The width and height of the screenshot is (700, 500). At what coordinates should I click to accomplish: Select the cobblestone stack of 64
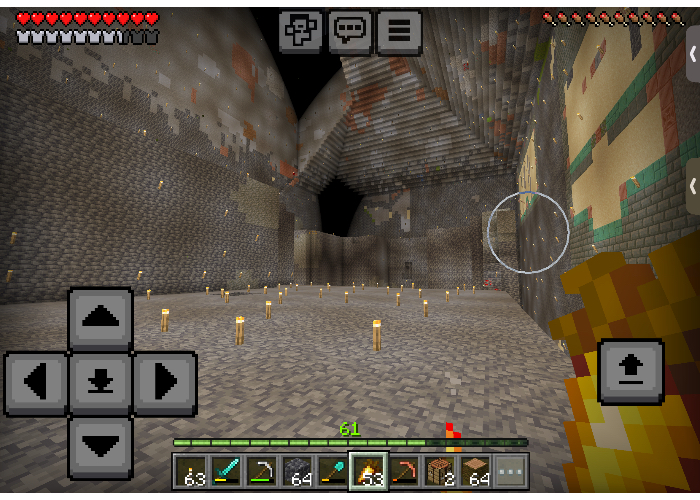coord(297,471)
